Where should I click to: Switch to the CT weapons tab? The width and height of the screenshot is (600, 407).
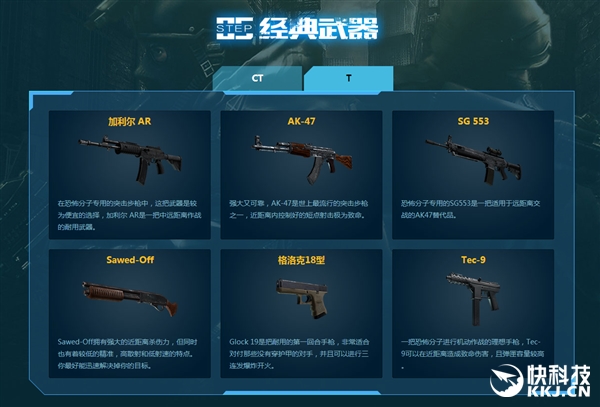click(258, 79)
